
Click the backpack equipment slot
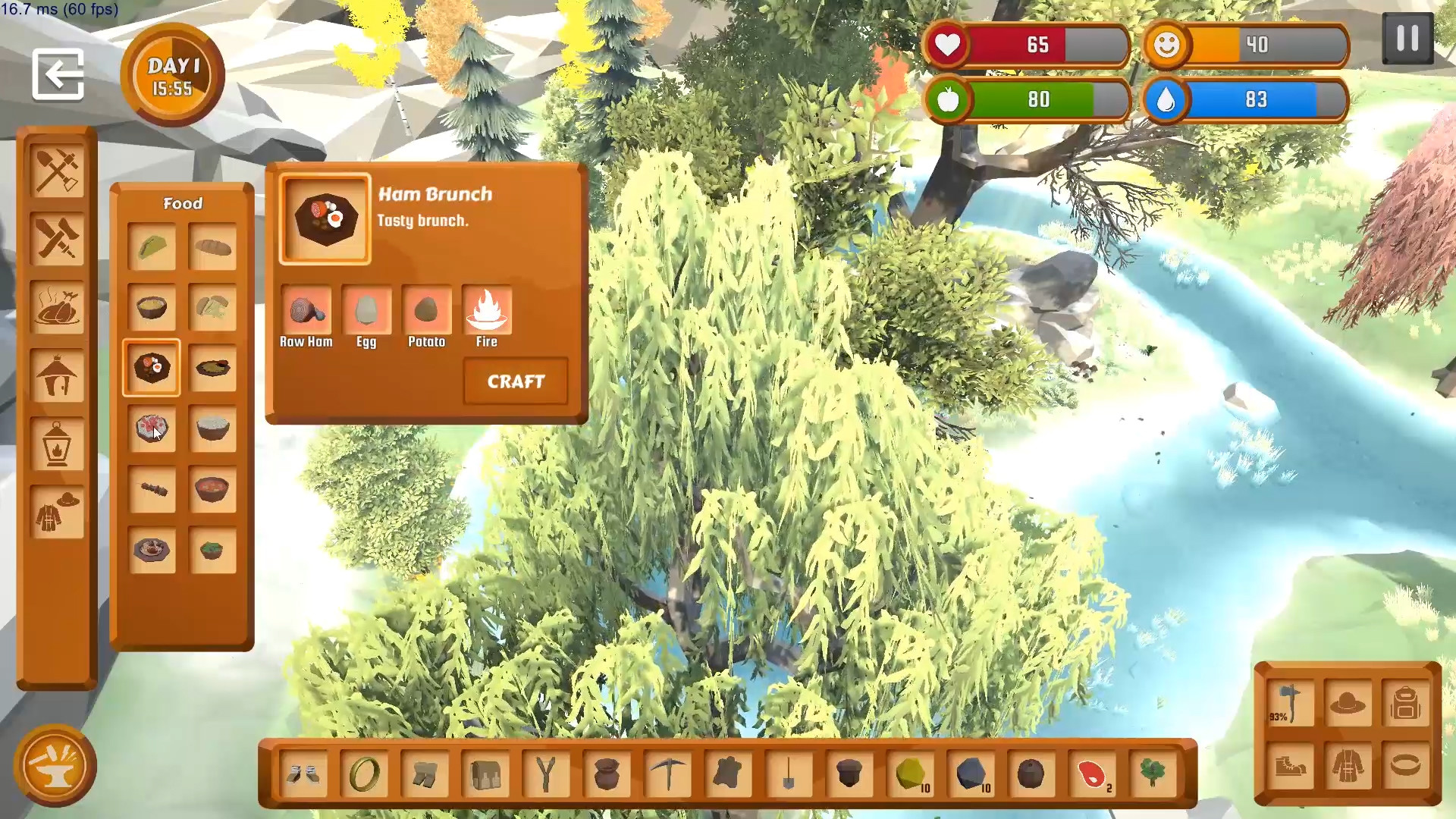coord(1407,701)
